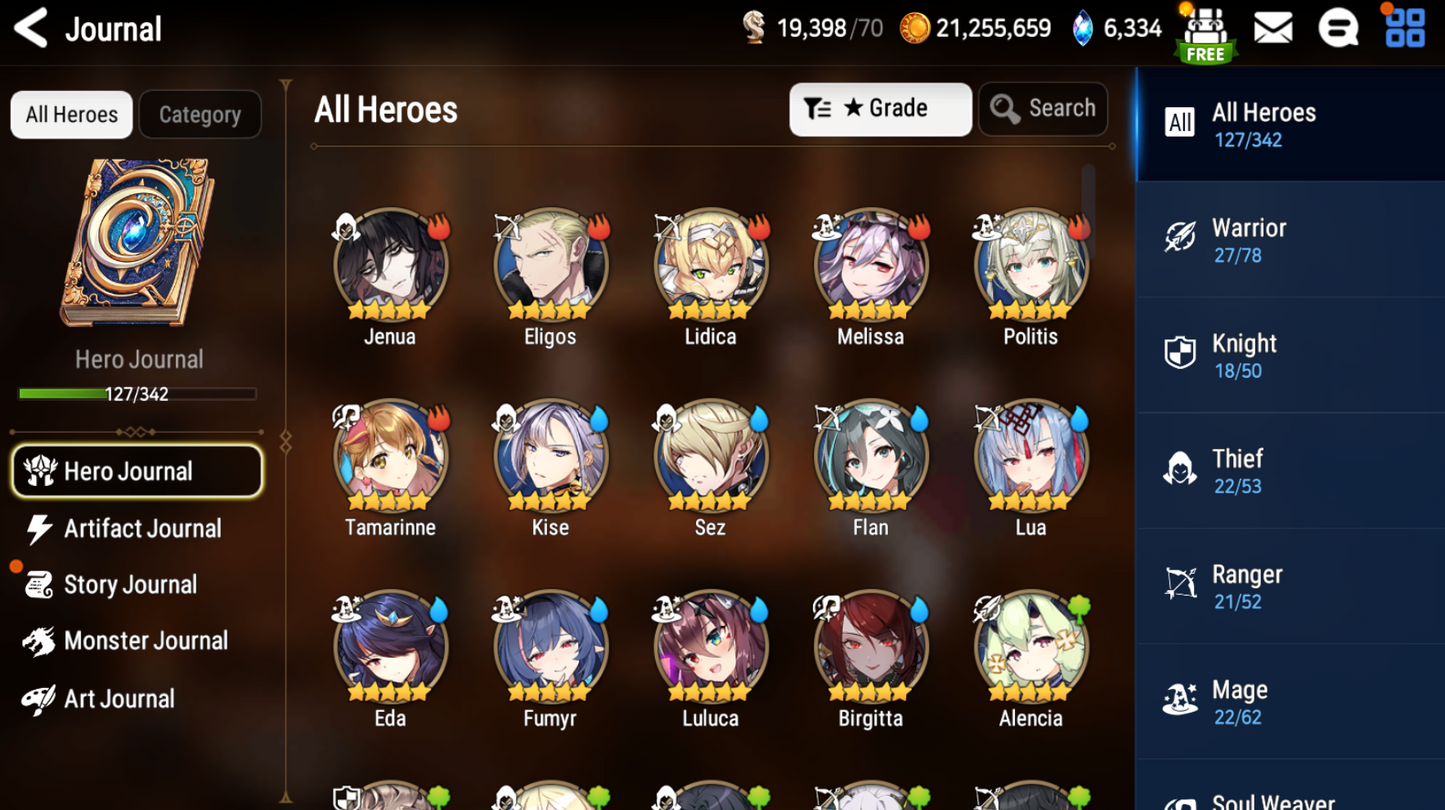Choose the Ranger class filter
1445x810 pixels.
tap(1290, 587)
